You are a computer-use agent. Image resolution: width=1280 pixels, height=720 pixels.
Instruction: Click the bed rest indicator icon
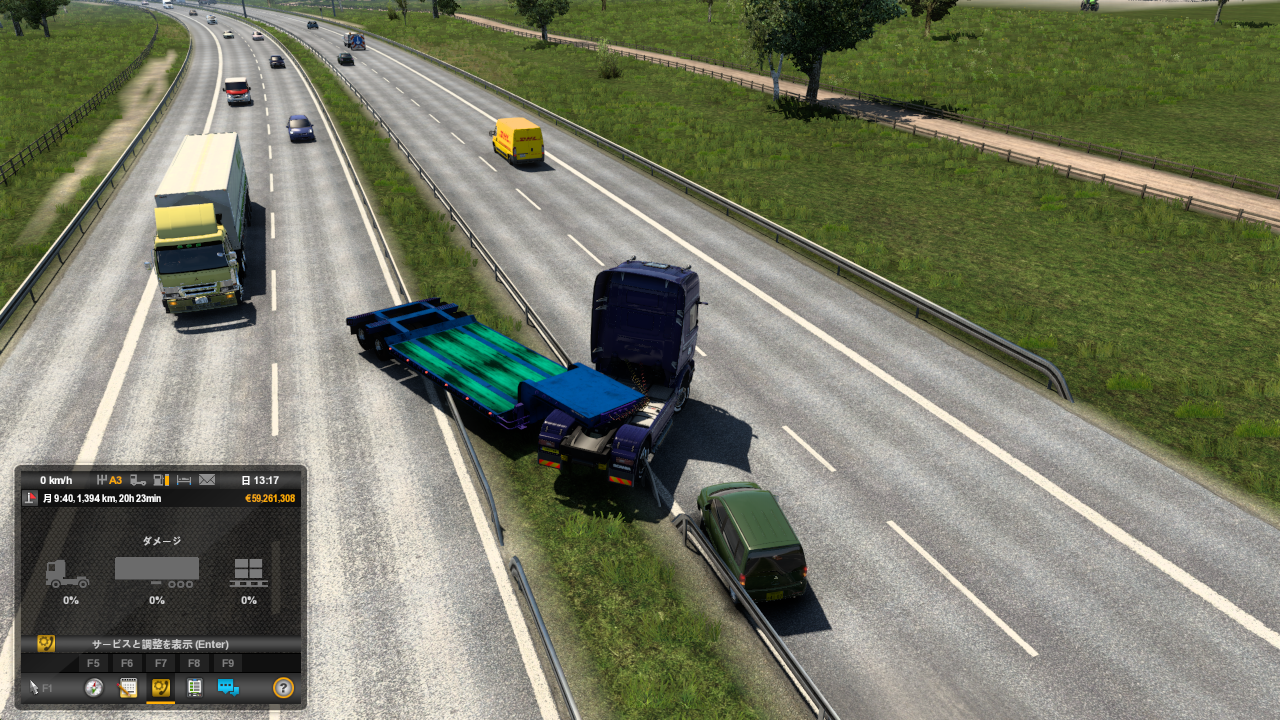[x=185, y=480]
